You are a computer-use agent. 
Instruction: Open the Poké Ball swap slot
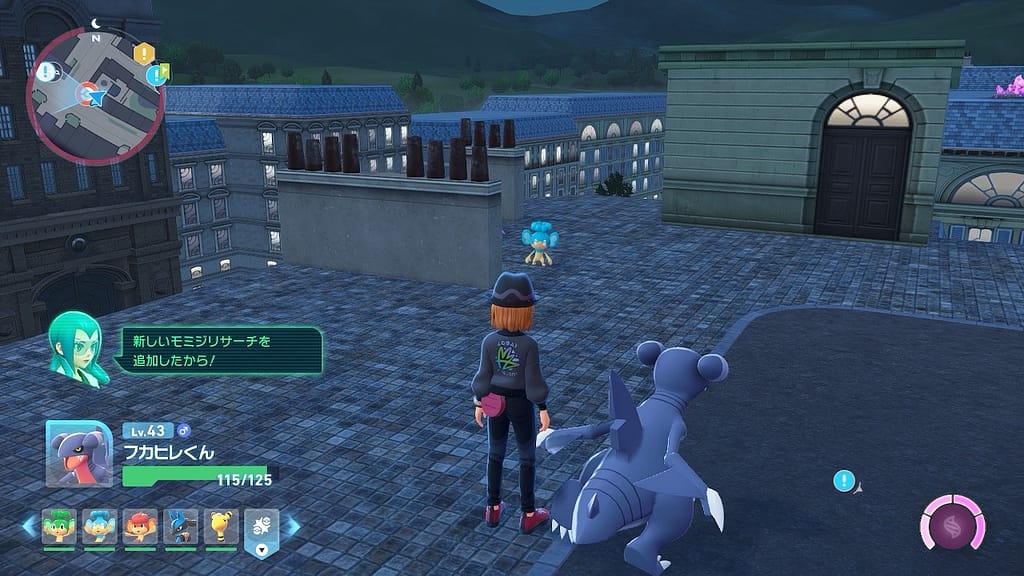pos(262,530)
